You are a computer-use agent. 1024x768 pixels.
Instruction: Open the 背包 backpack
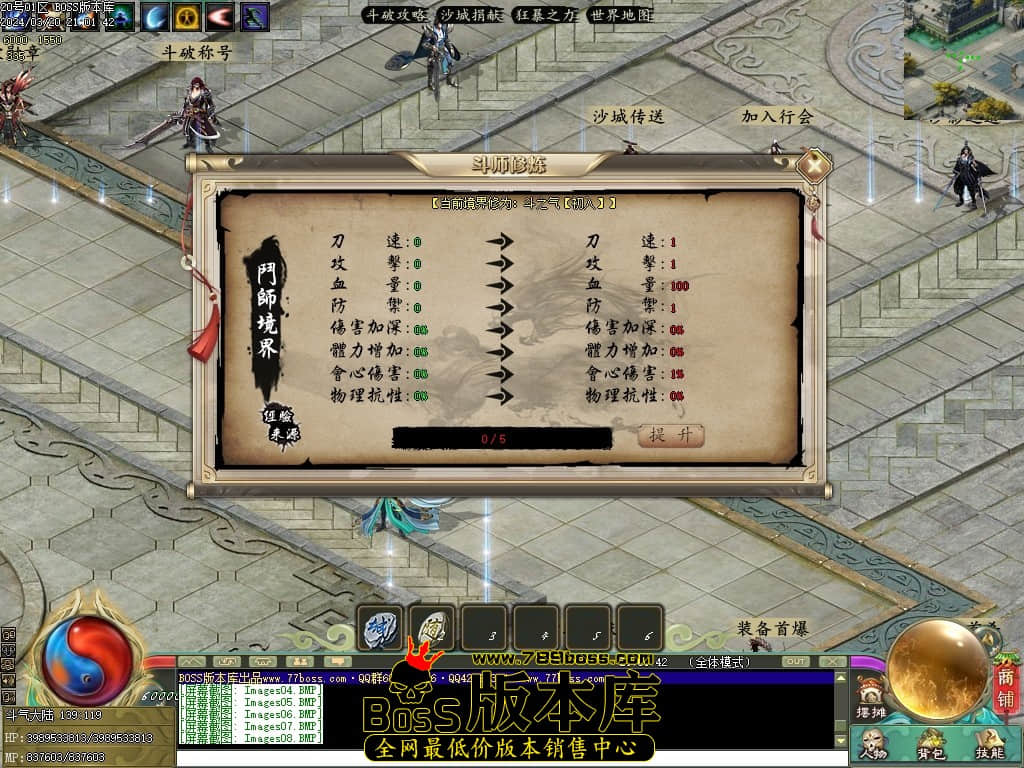[930, 745]
